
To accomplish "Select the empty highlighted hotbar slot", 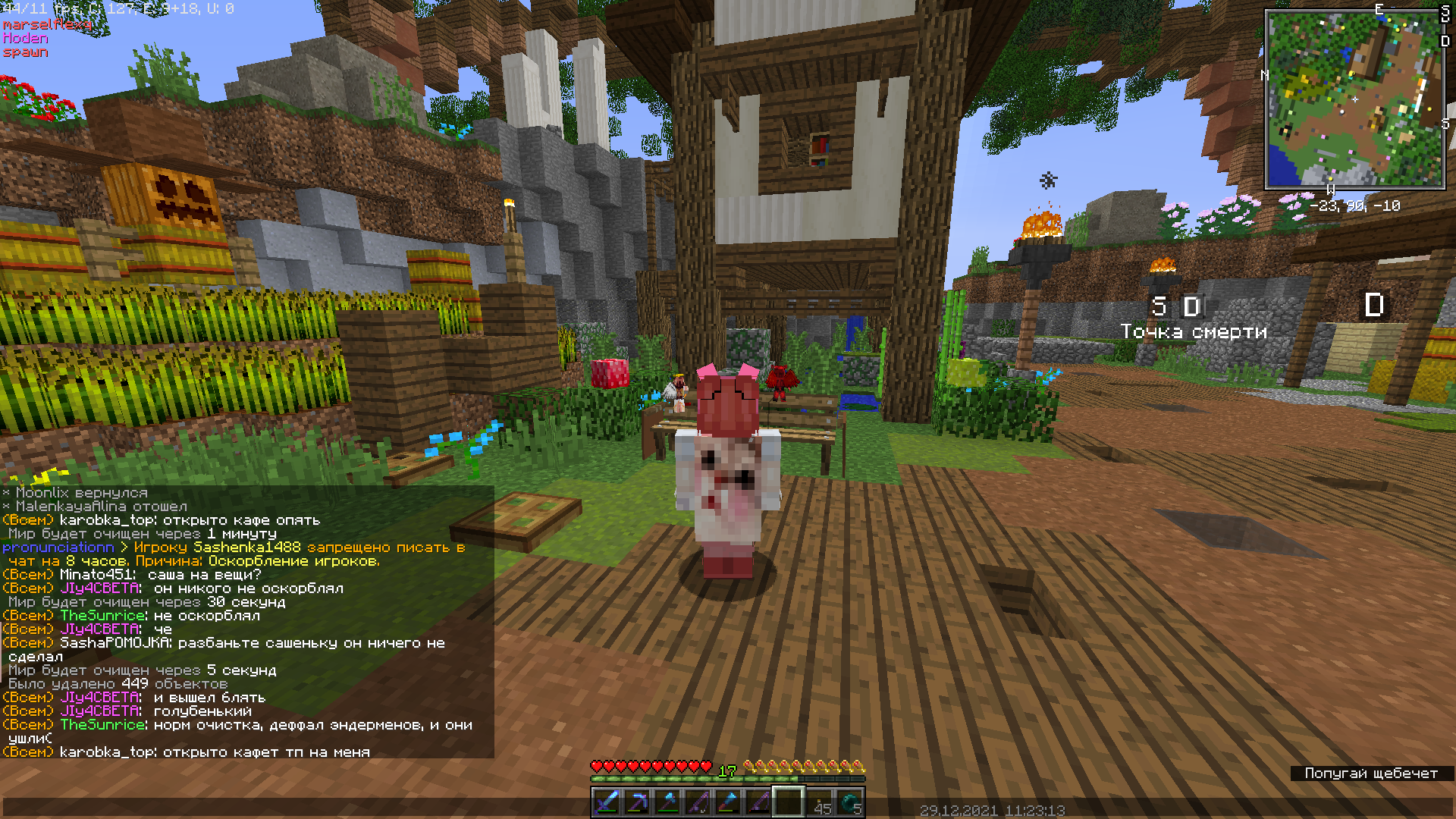I will pyautogui.click(x=789, y=802).
